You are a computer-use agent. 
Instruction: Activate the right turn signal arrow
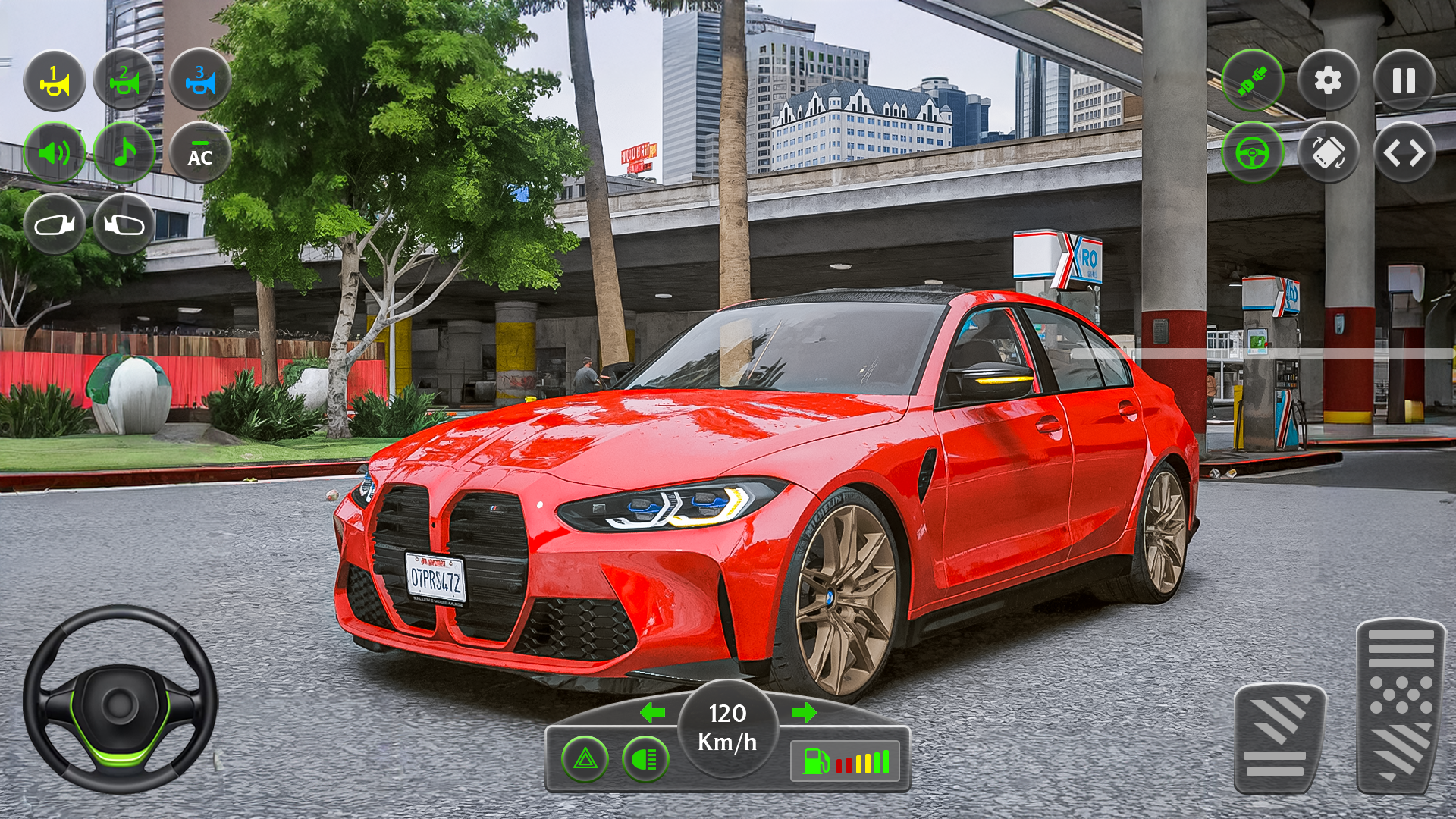(804, 712)
